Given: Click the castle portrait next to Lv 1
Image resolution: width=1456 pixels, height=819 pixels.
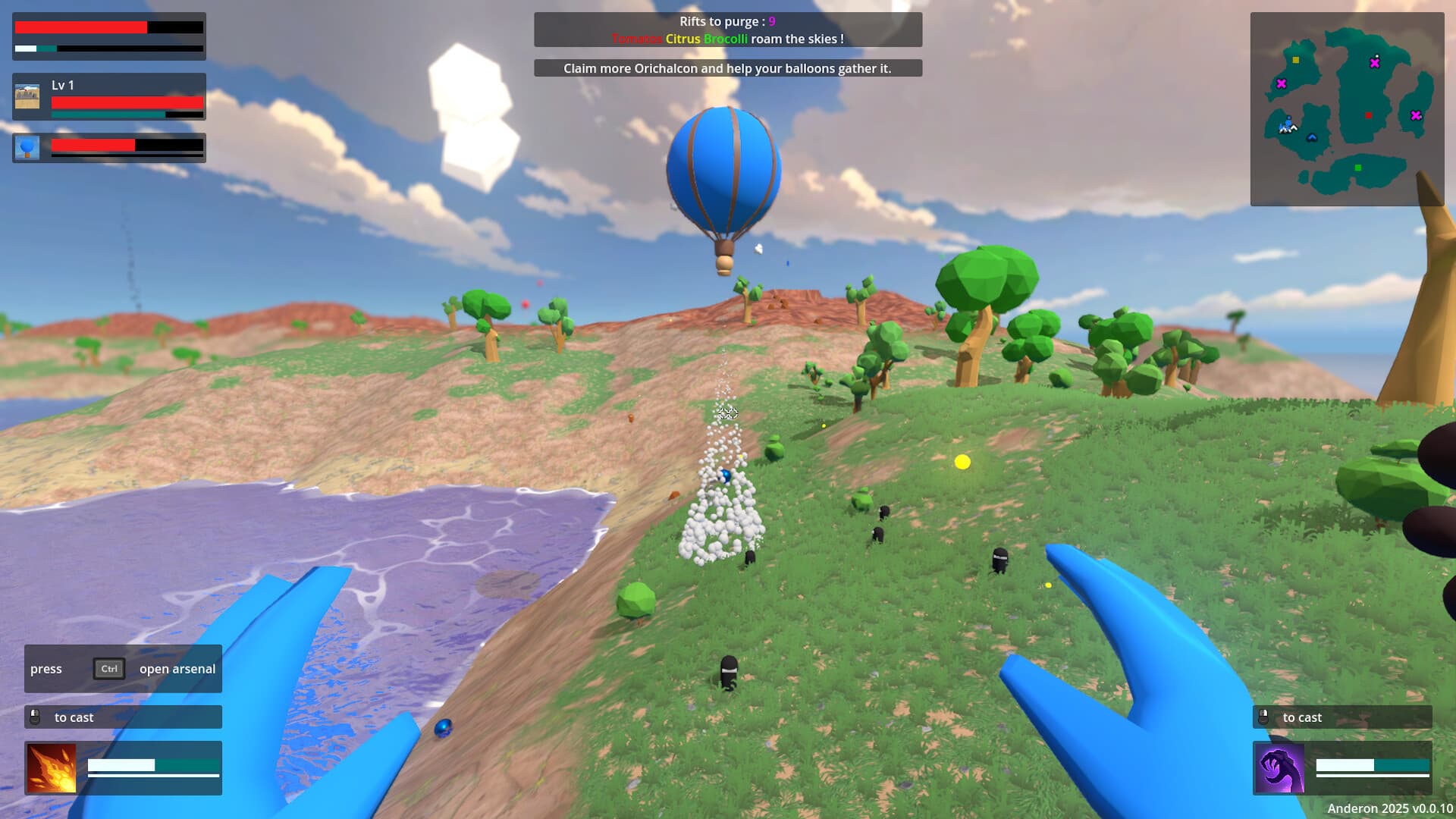Looking at the screenshot, I should [x=28, y=97].
